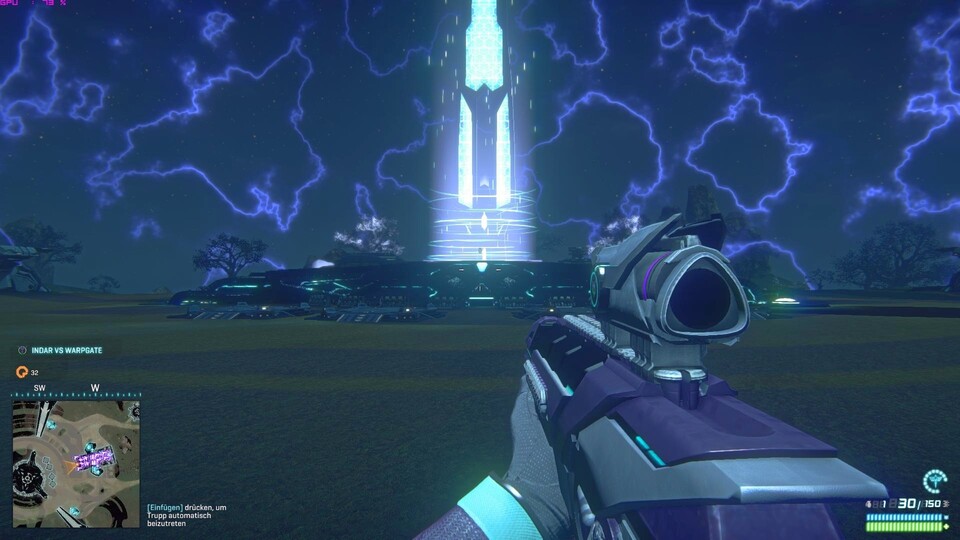Click the compass strip above the minimap
The height and width of the screenshot is (540, 960).
pos(76,391)
